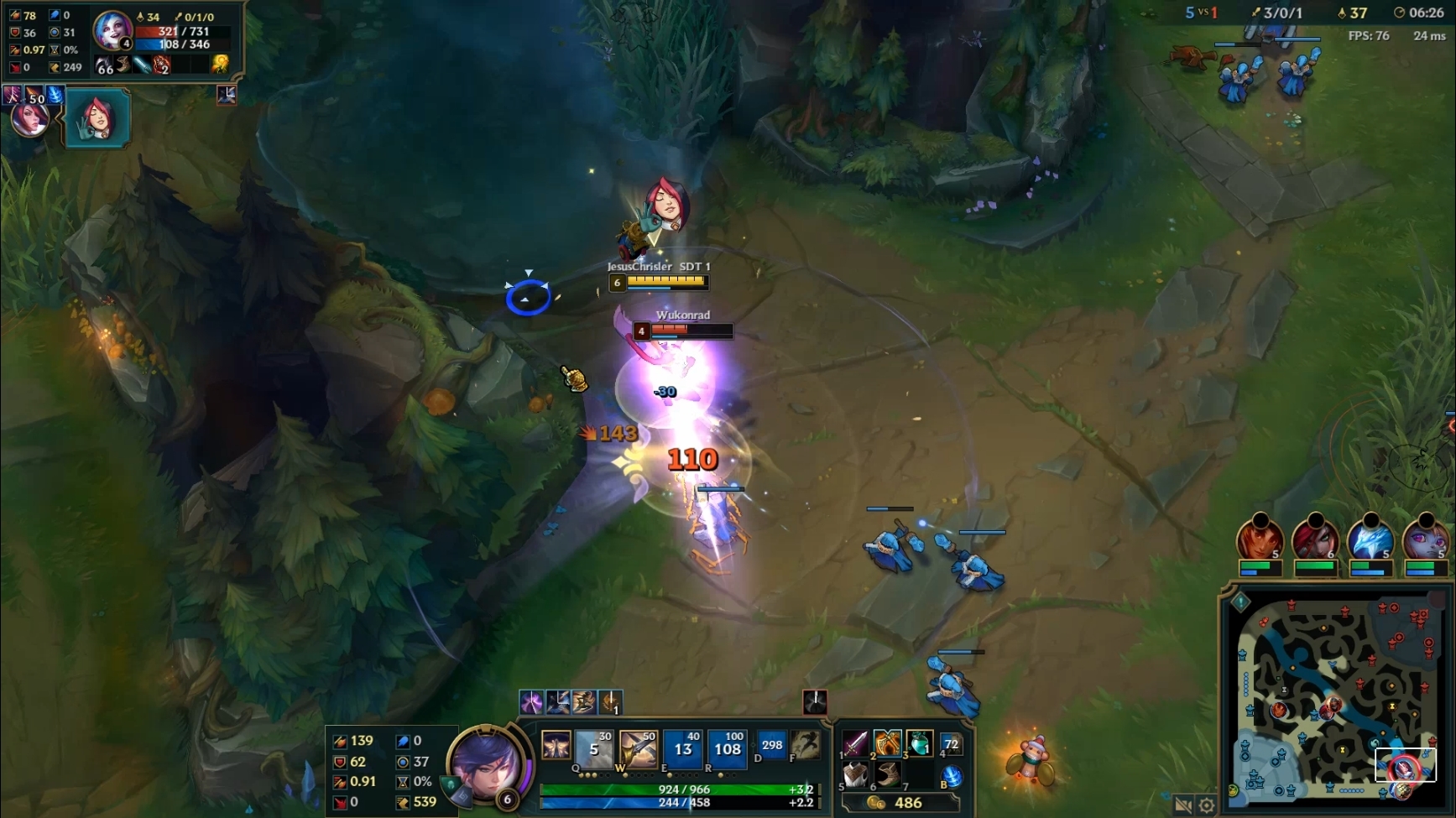The image size is (1456, 818).
Task: Open the settings gear near the minimap
Action: click(1206, 803)
